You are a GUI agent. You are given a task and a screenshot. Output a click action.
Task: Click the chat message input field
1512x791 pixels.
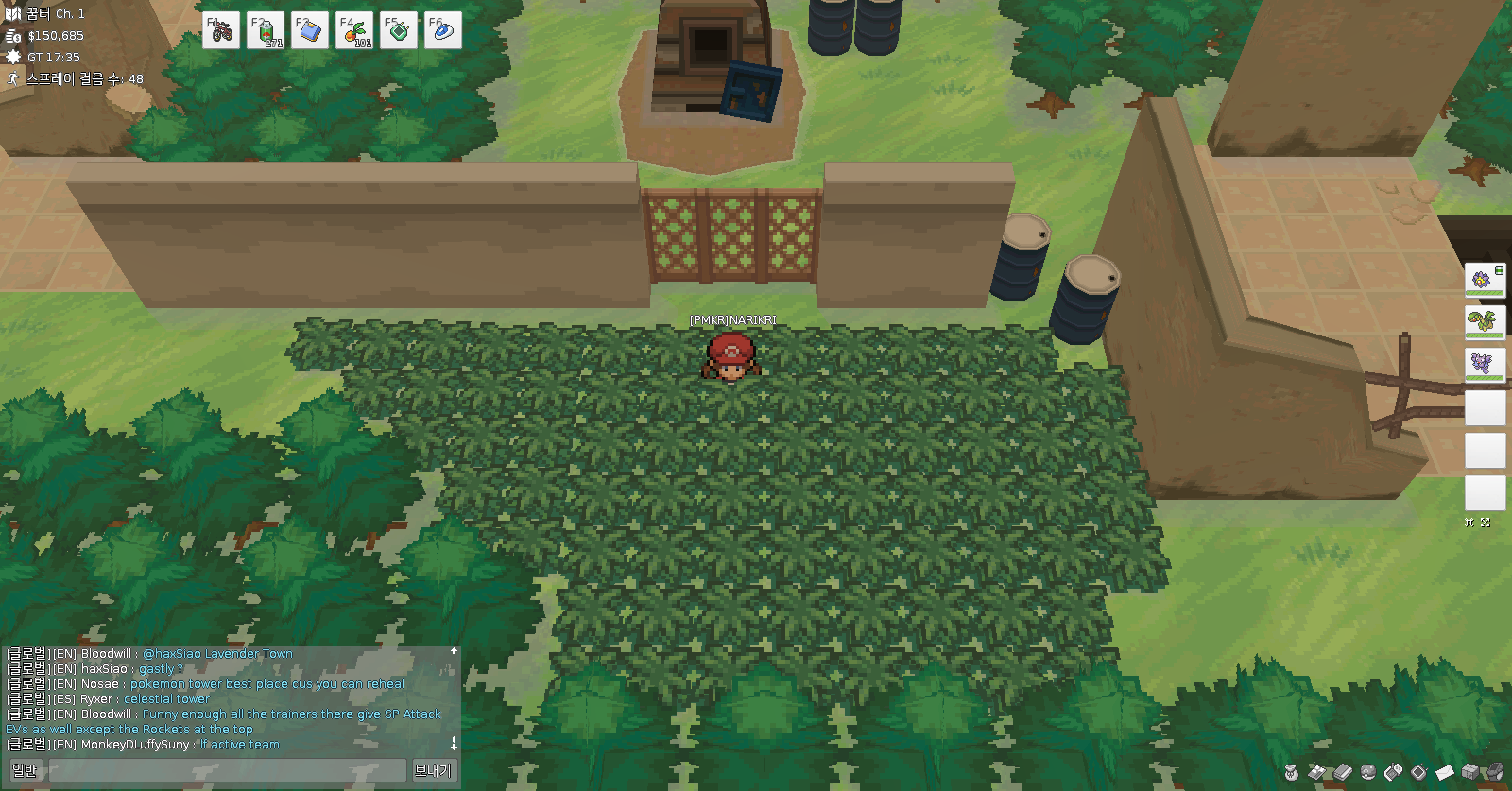tap(228, 770)
